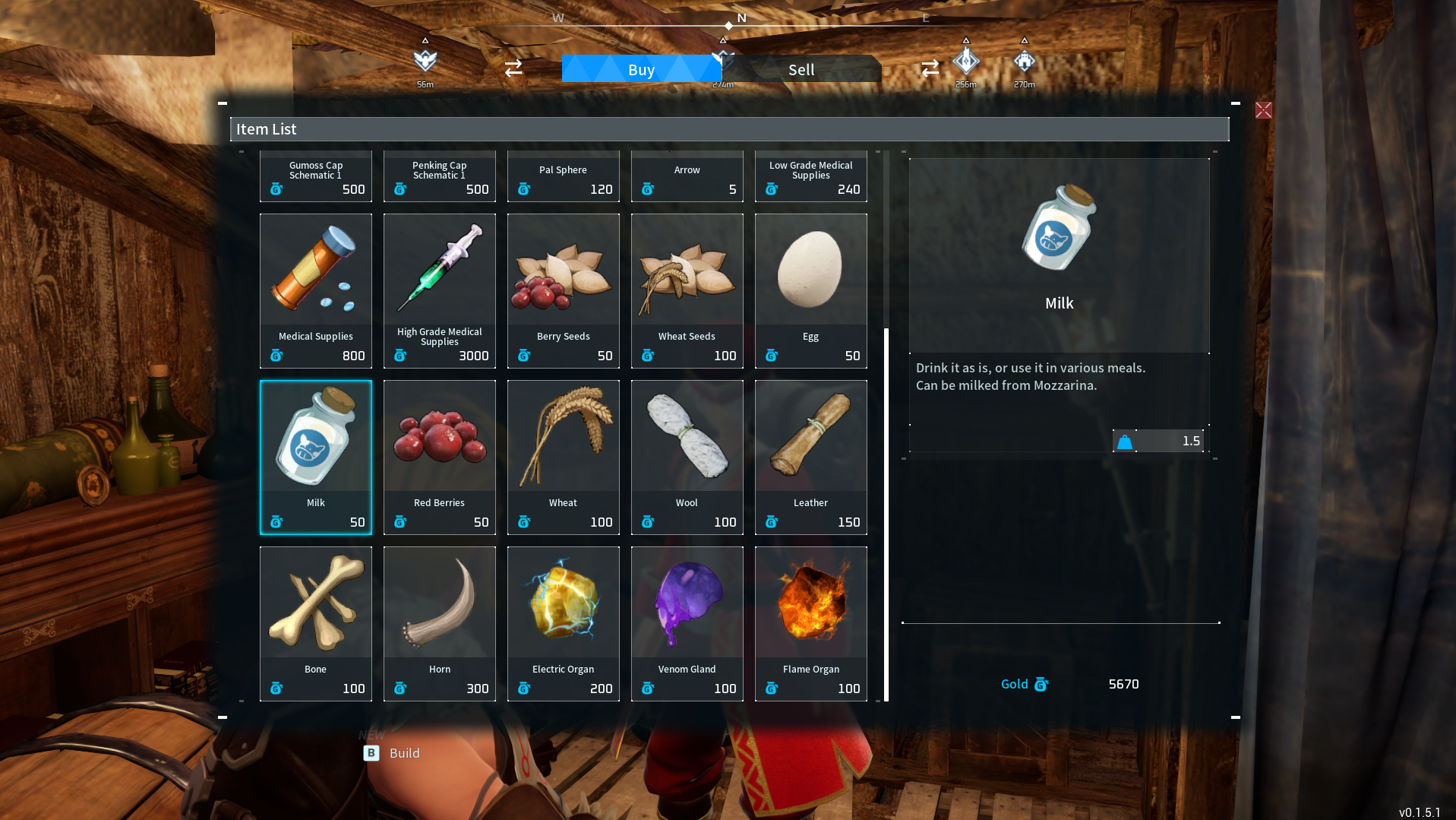This screenshot has width=1456, height=820.
Task: Select the Flame Organ item
Action: [810, 623]
